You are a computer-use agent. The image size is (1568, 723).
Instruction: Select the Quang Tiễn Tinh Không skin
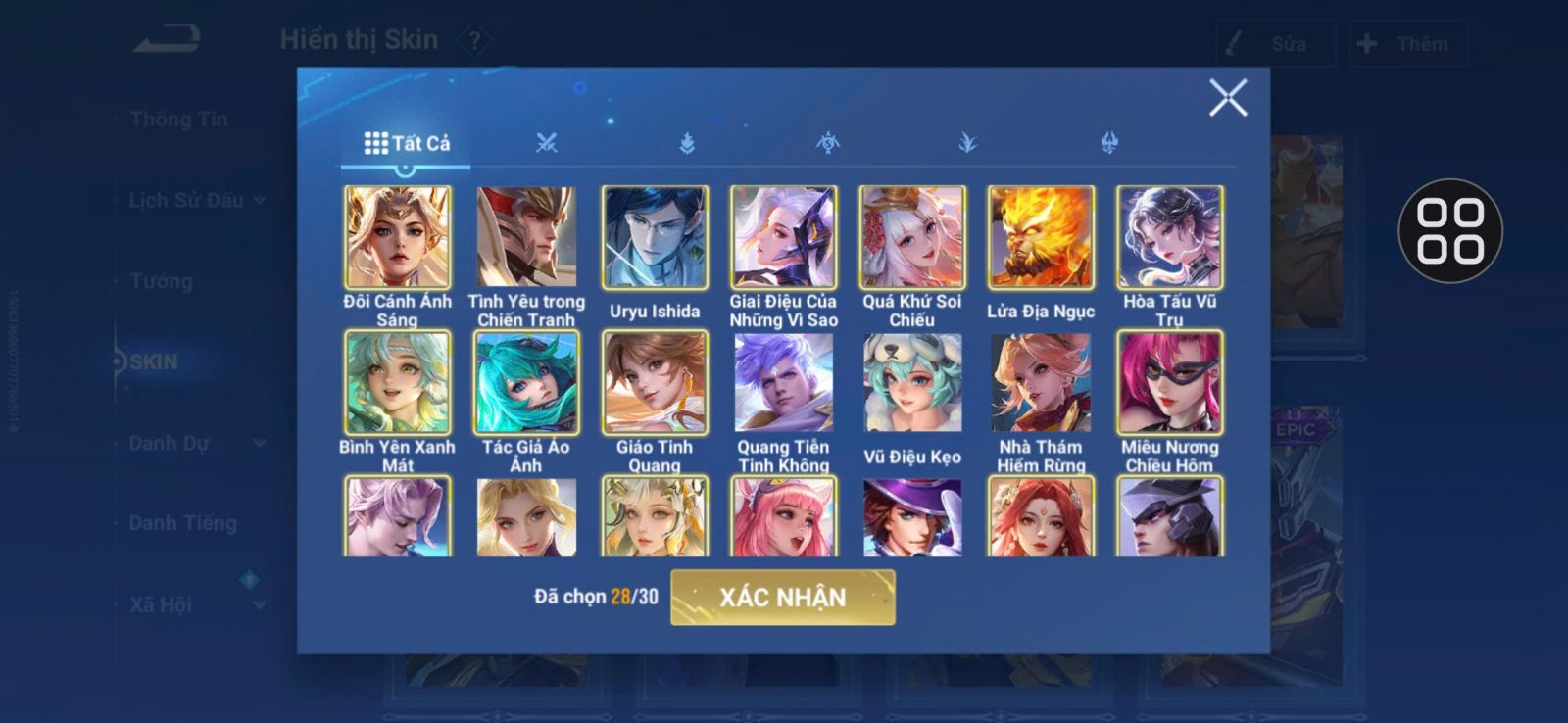tap(783, 382)
